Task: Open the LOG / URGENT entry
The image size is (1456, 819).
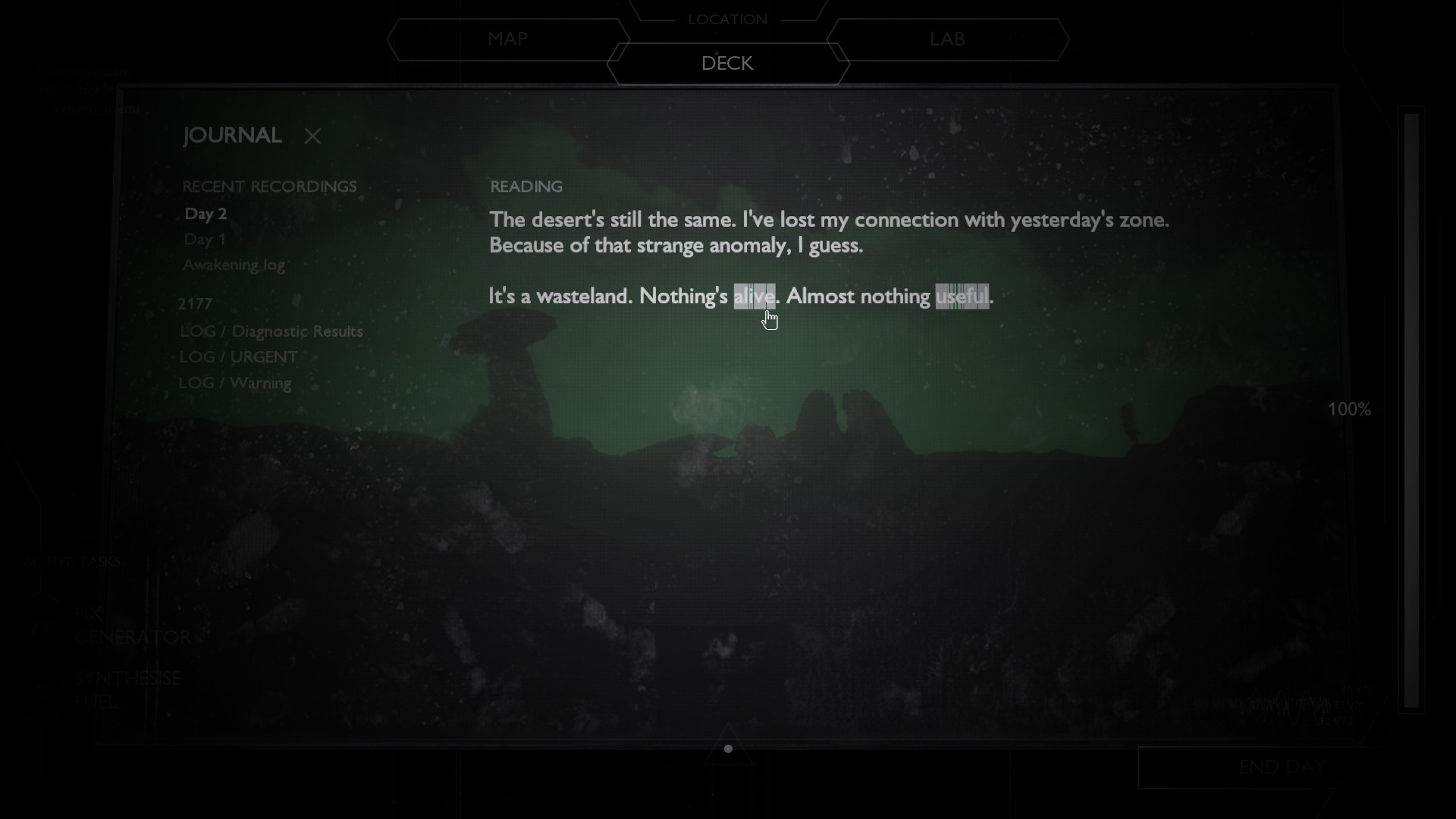Action: pos(237,356)
